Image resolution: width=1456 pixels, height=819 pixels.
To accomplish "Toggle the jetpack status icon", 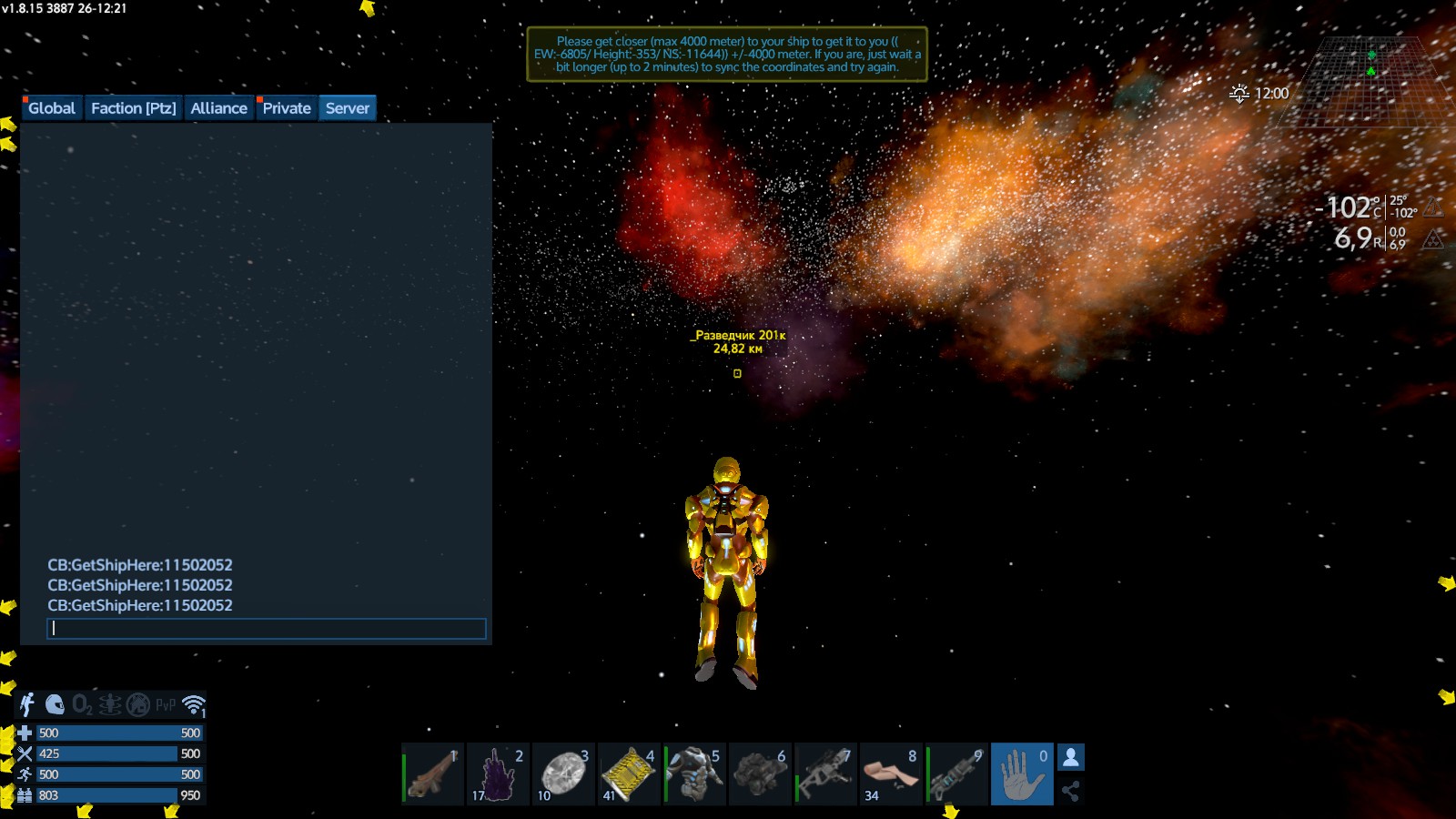I will click(x=27, y=704).
